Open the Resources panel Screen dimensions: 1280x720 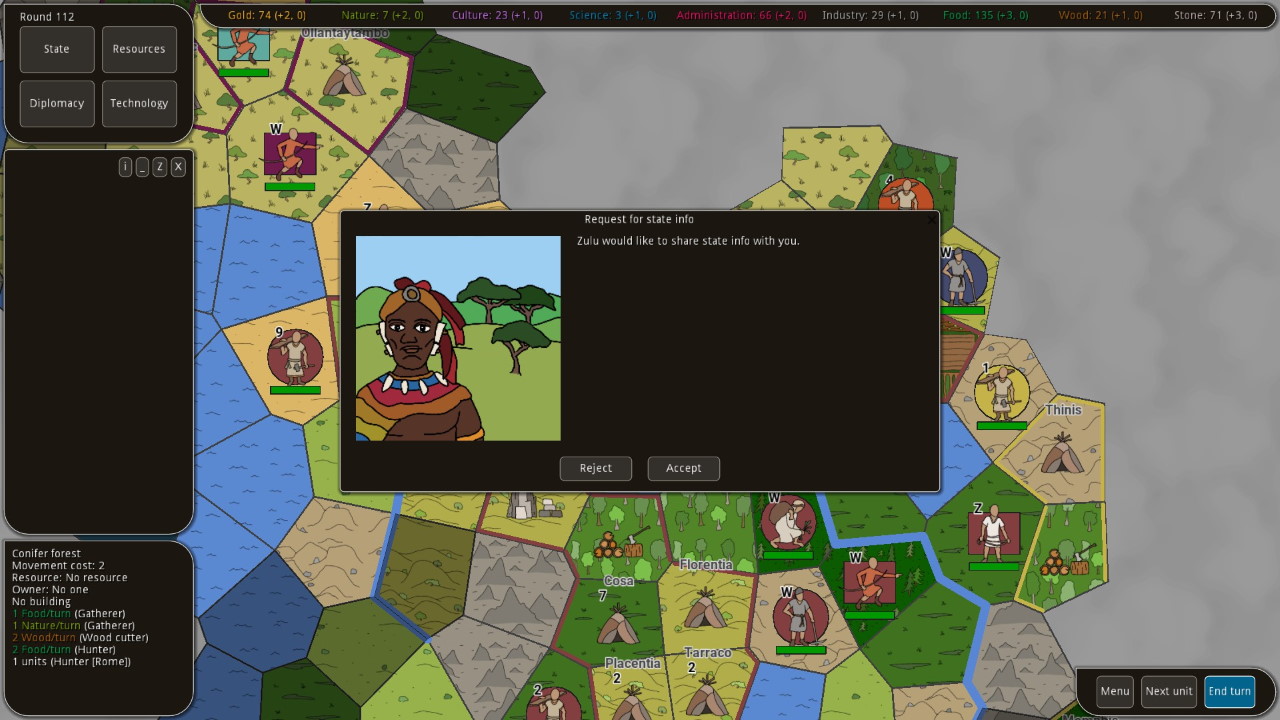139,49
